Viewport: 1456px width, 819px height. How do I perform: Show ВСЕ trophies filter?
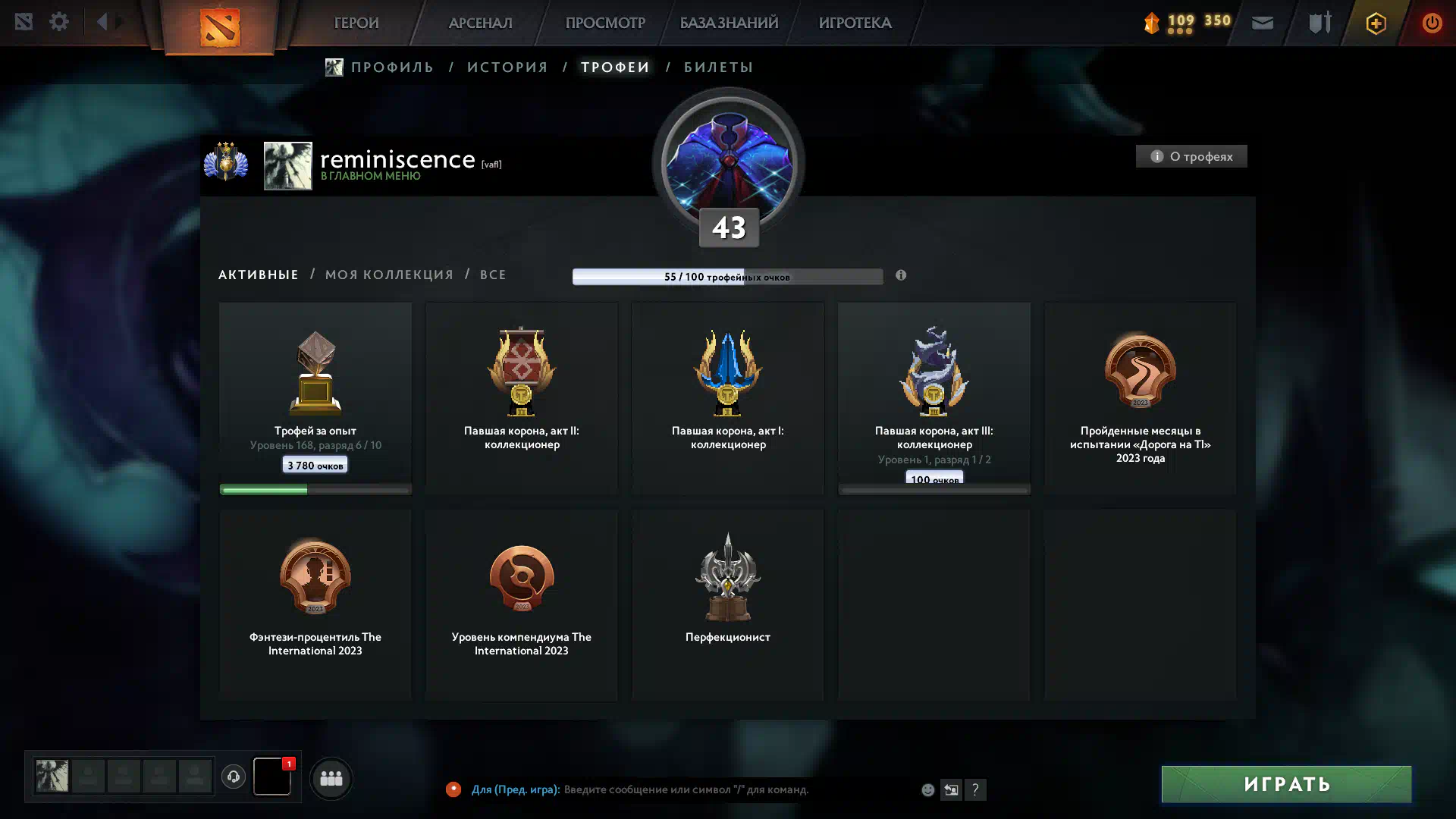(x=493, y=275)
